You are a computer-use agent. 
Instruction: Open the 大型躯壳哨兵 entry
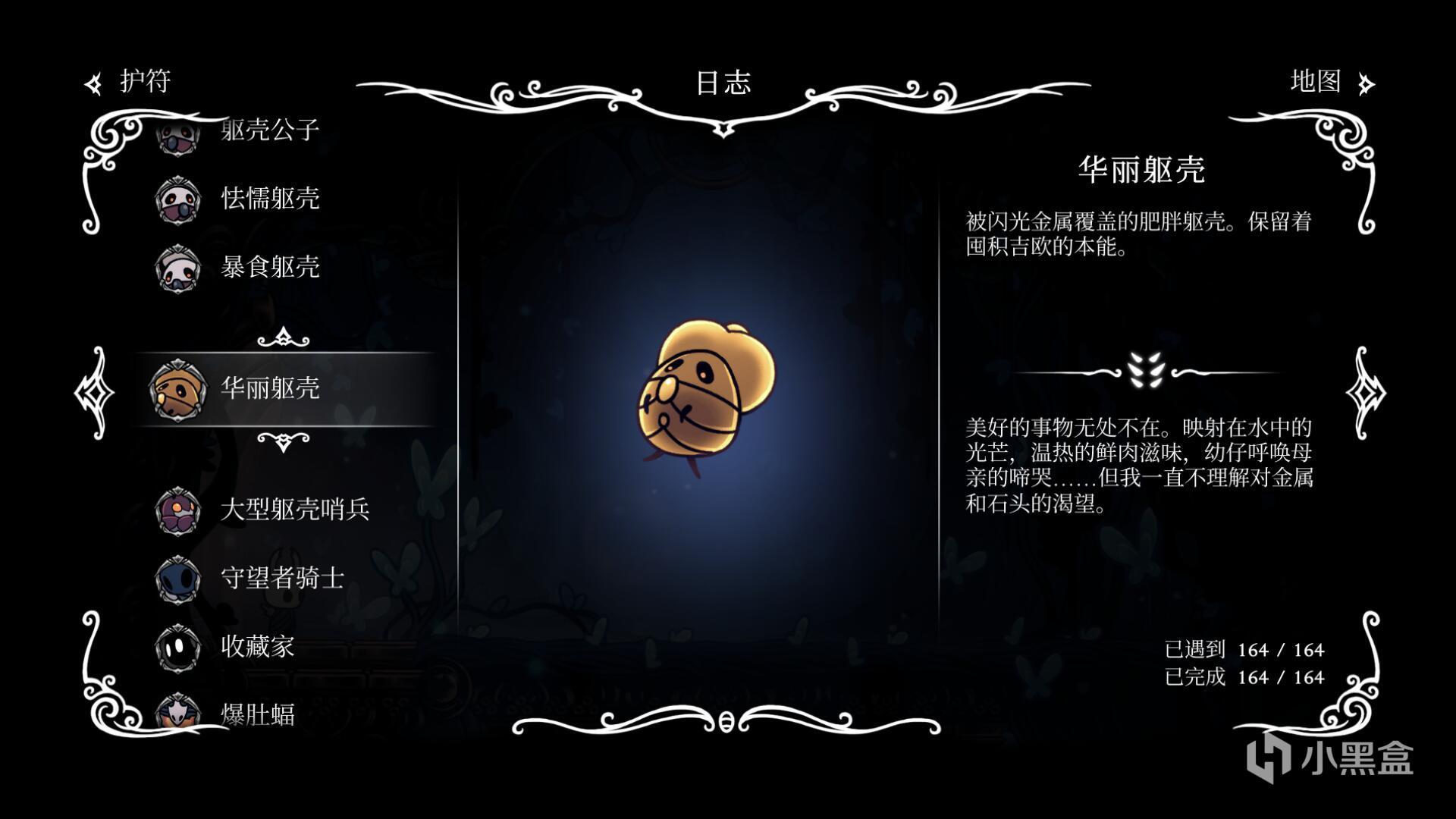point(294,510)
